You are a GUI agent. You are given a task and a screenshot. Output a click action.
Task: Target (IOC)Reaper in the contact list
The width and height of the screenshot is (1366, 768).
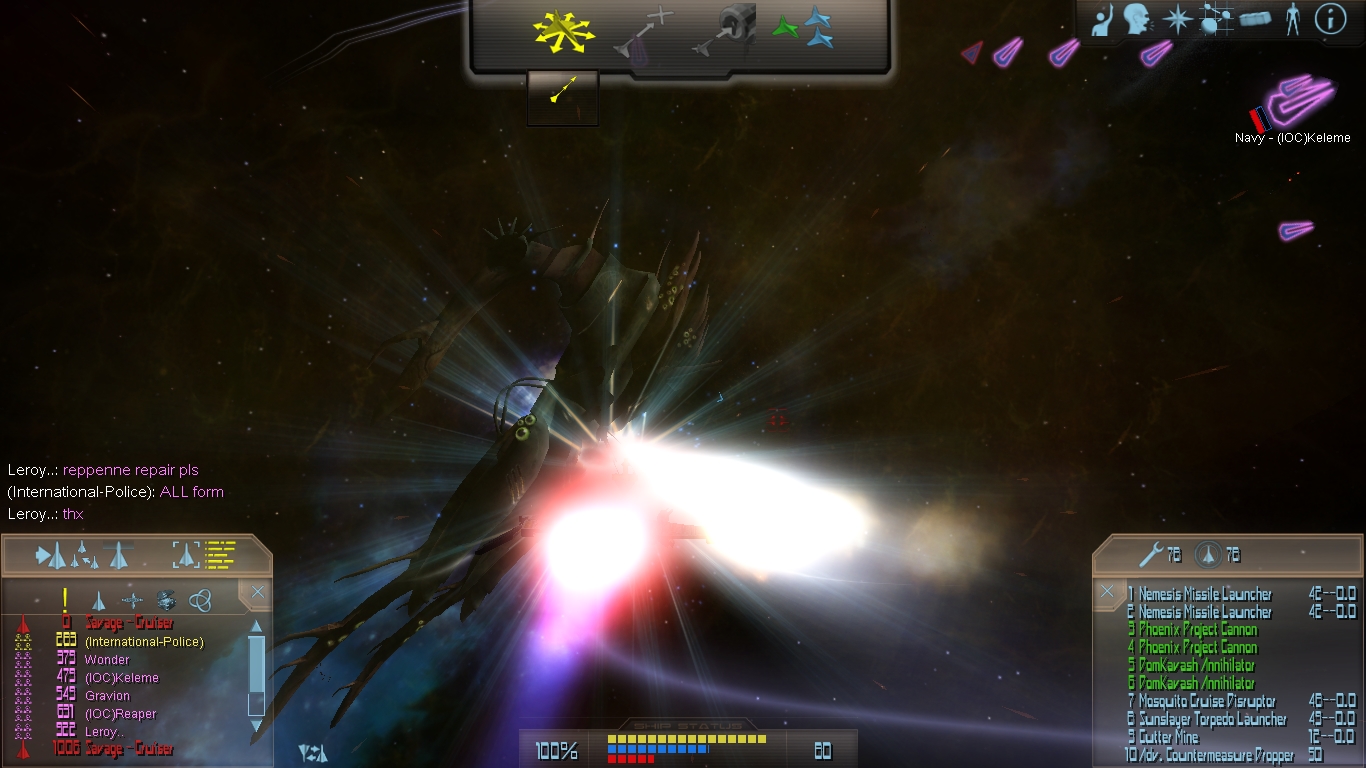click(121, 714)
